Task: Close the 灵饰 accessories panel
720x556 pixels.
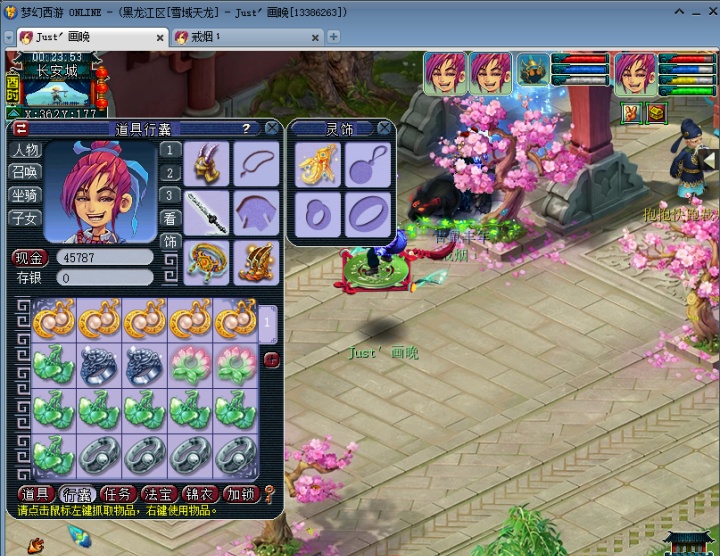Action: coord(384,128)
